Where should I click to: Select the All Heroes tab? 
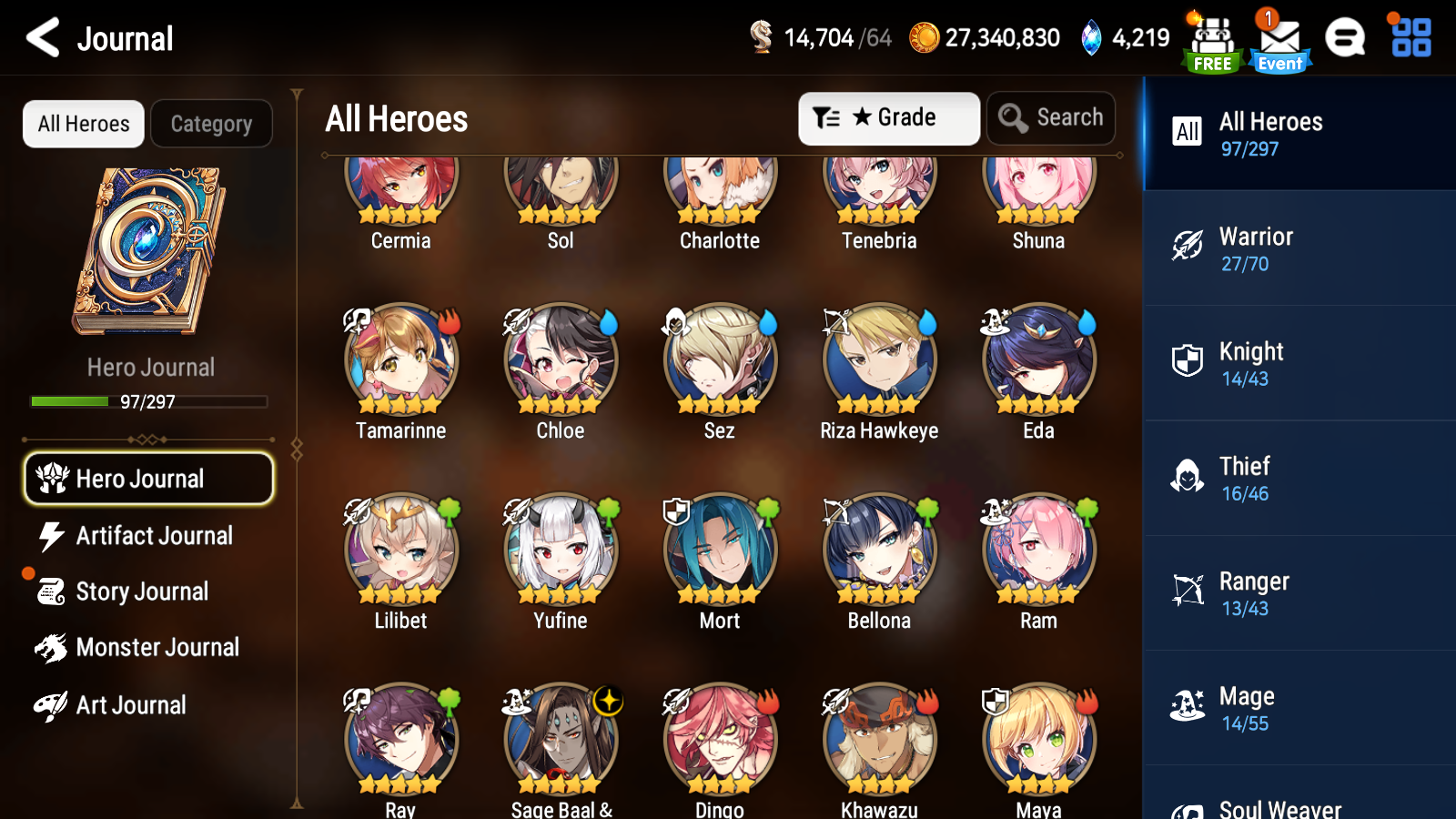pyautogui.click(x=83, y=124)
